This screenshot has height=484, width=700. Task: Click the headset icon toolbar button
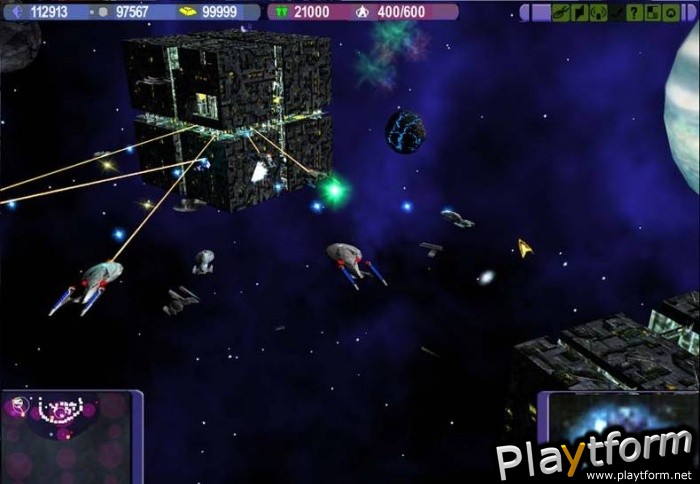[x=598, y=13]
